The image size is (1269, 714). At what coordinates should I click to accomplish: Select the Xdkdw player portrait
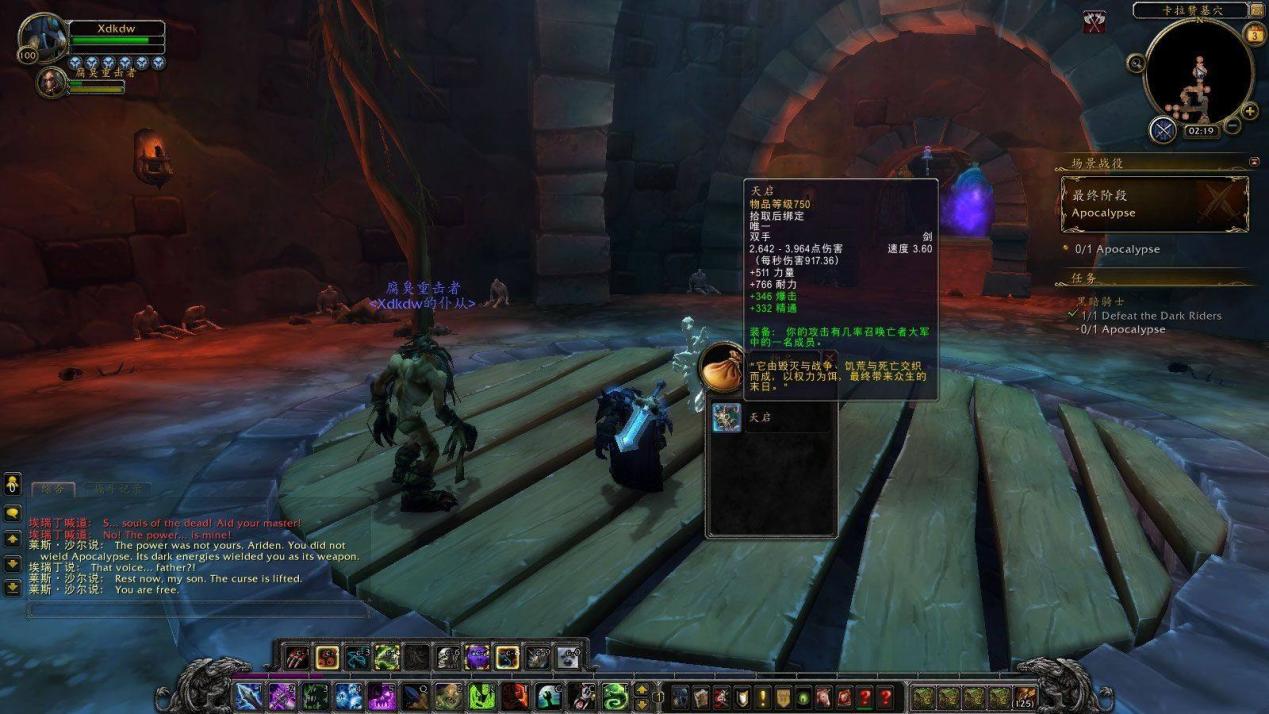[x=43, y=40]
